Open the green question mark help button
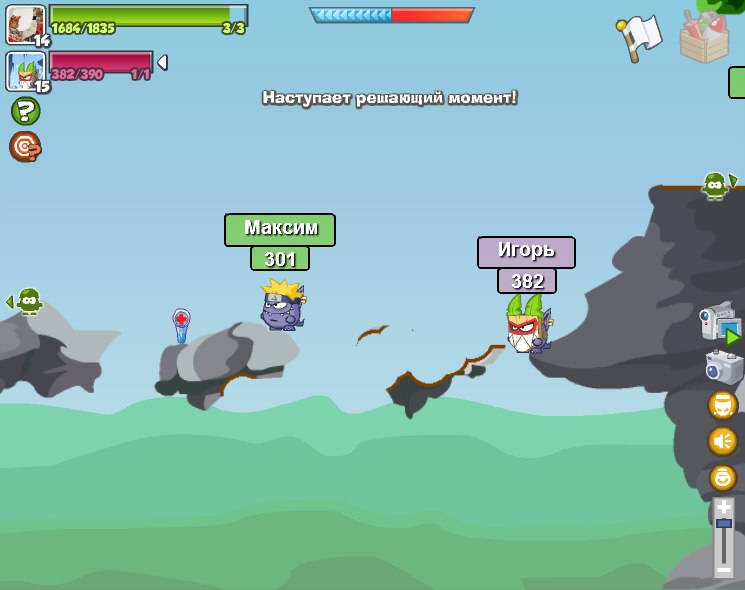Screen dimensions: 745x590 pos(25,112)
